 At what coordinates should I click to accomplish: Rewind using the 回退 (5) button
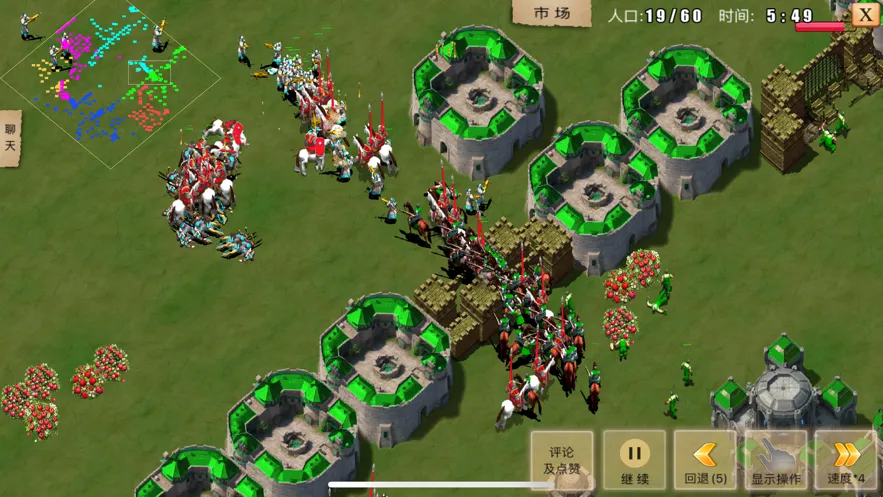(705, 460)
